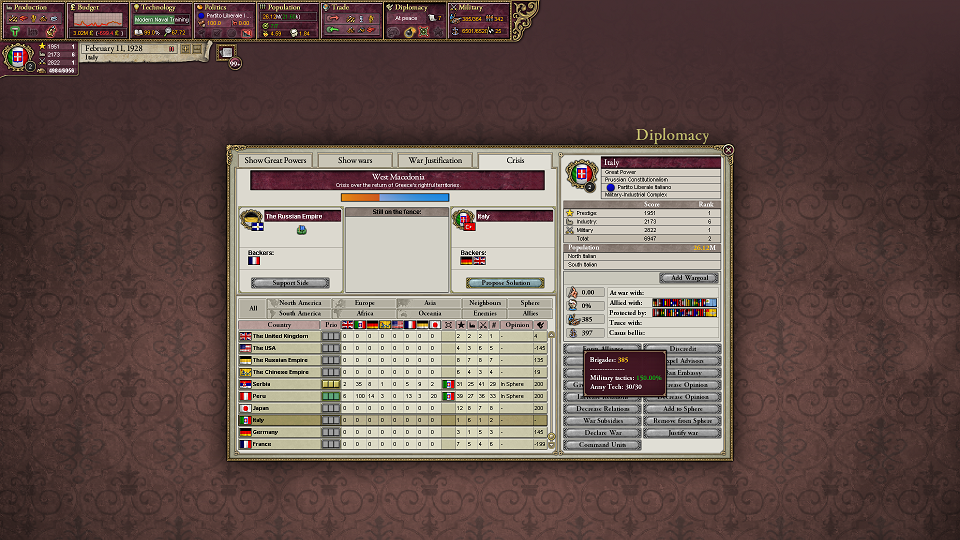The width and height of the screenshot is (960, 540).
Task: Click the Propose Solution button
Action: (x=505, y=283)
